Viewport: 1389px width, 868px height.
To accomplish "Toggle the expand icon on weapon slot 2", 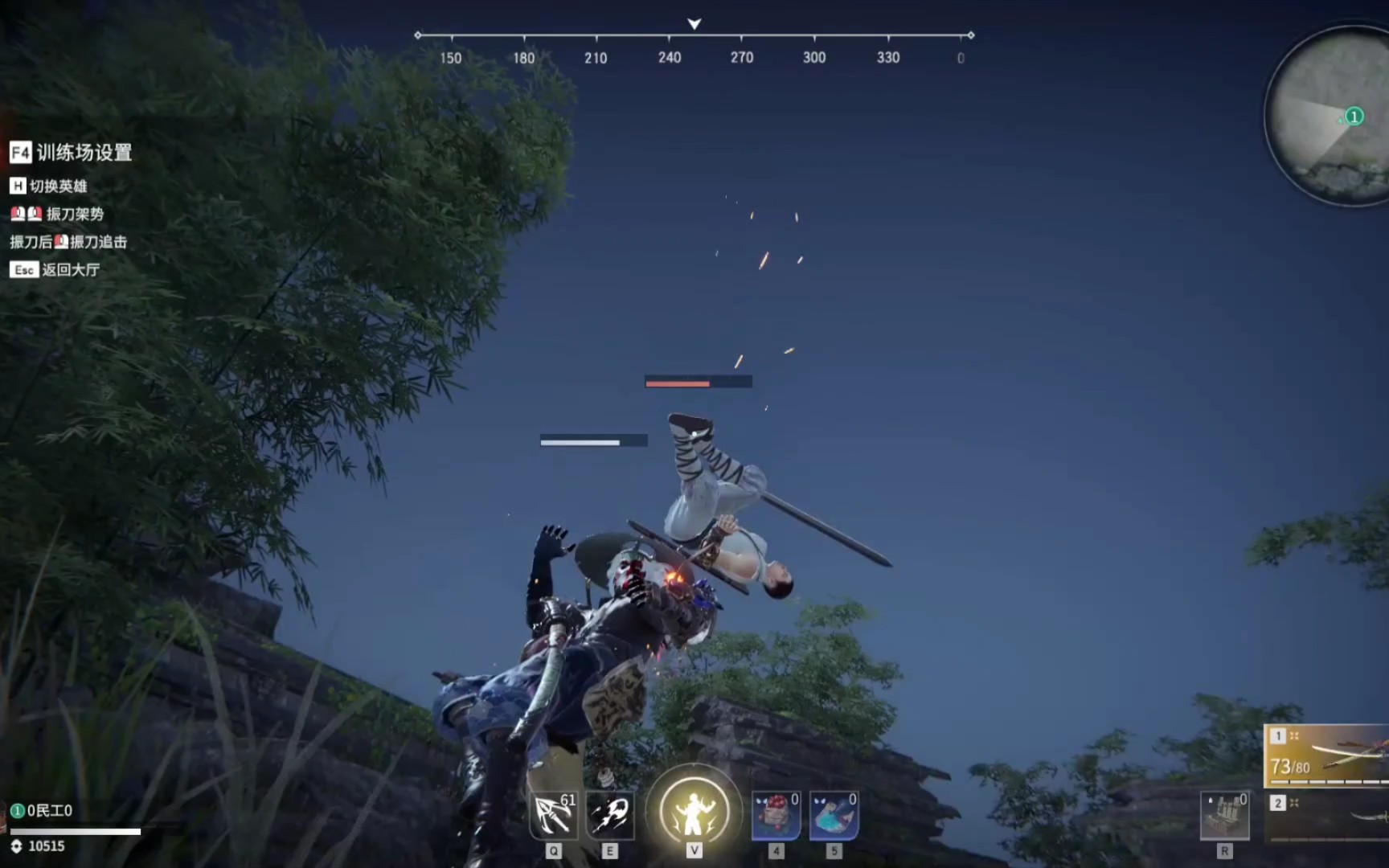I will tap(1294, 801).
